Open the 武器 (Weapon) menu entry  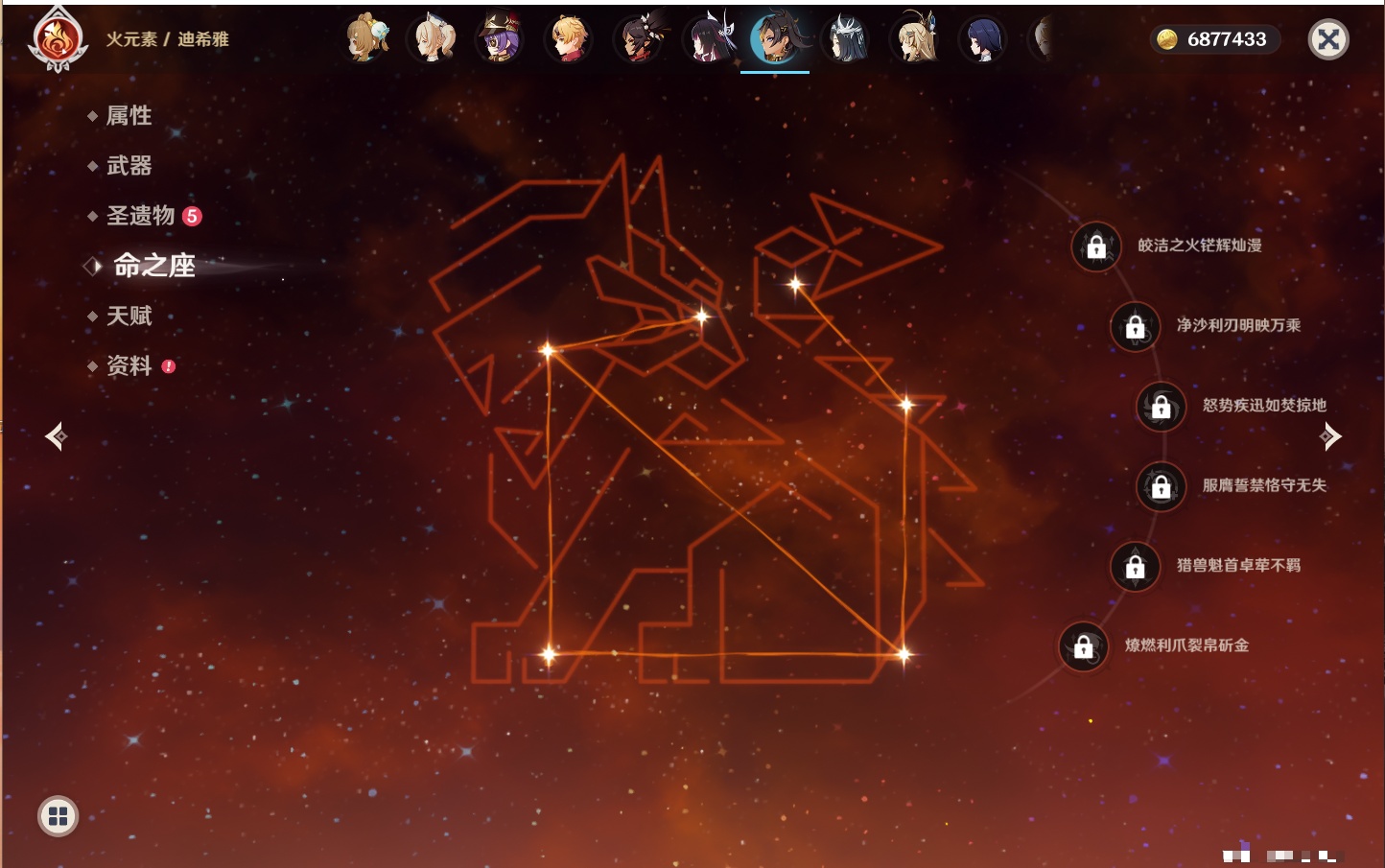pos(129,166)
